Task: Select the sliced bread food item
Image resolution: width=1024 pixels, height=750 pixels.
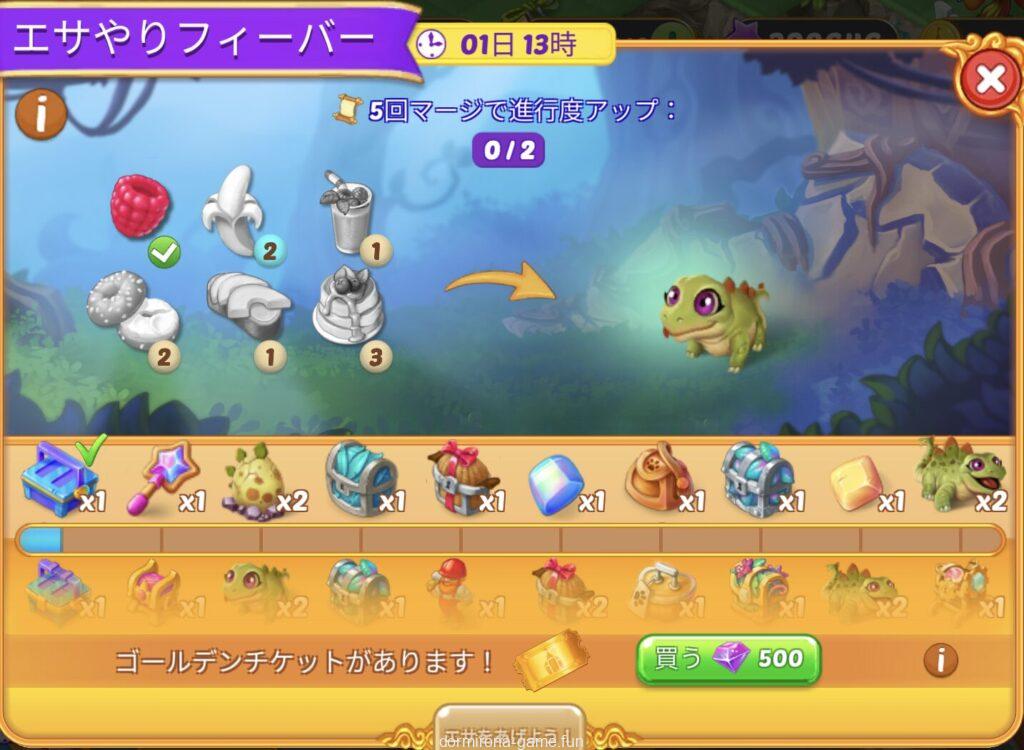Action: 247,305
